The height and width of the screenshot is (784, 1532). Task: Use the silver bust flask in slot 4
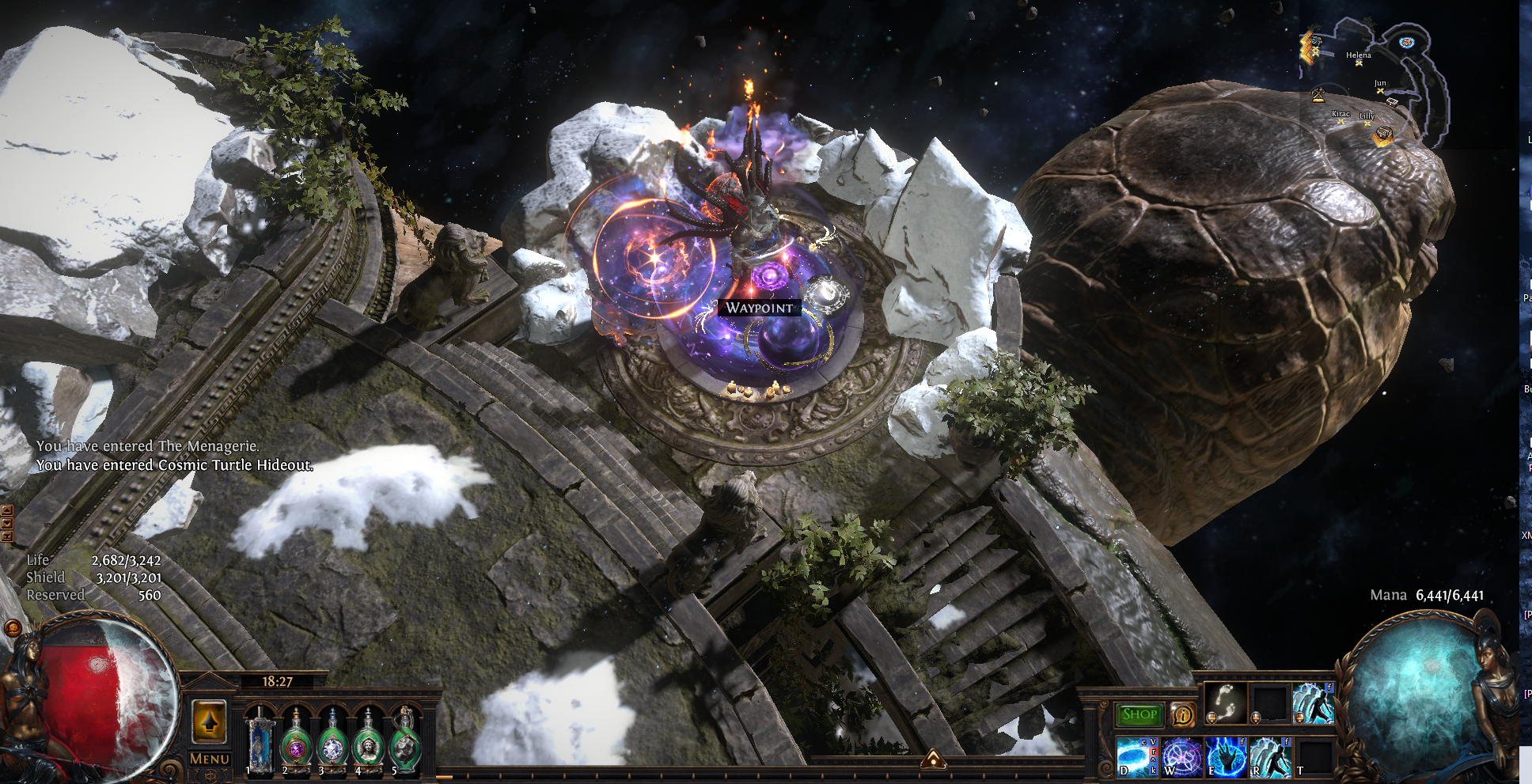coord(369,744)
